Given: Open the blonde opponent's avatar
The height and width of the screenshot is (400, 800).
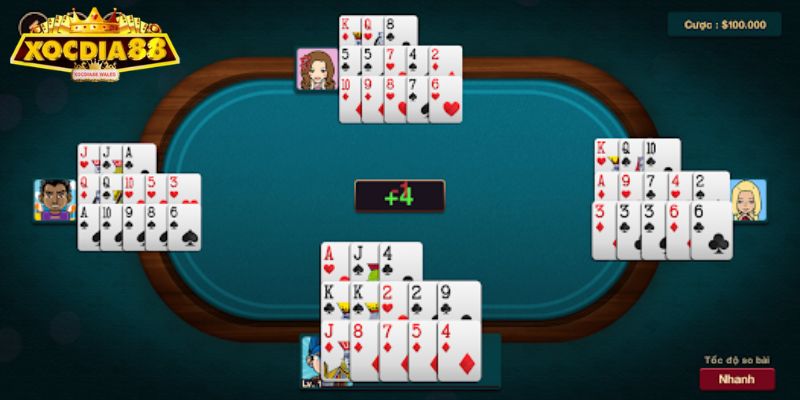Looking at the screenshot, I should point(747,201).
